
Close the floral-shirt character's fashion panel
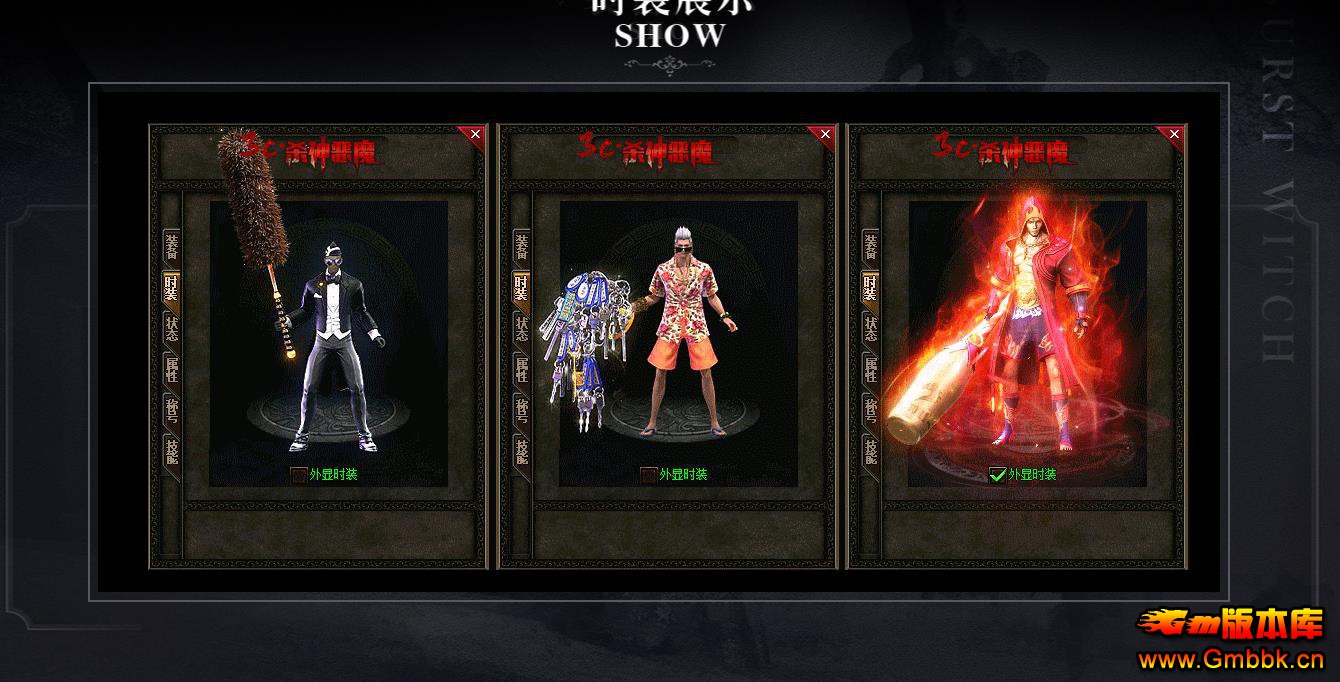825,134
